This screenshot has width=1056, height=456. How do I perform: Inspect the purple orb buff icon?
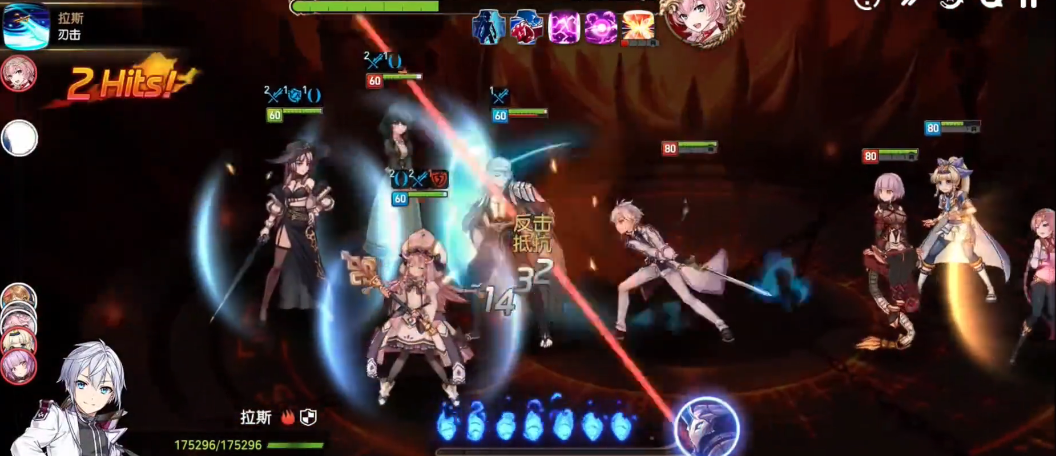[x=600, y=26]
